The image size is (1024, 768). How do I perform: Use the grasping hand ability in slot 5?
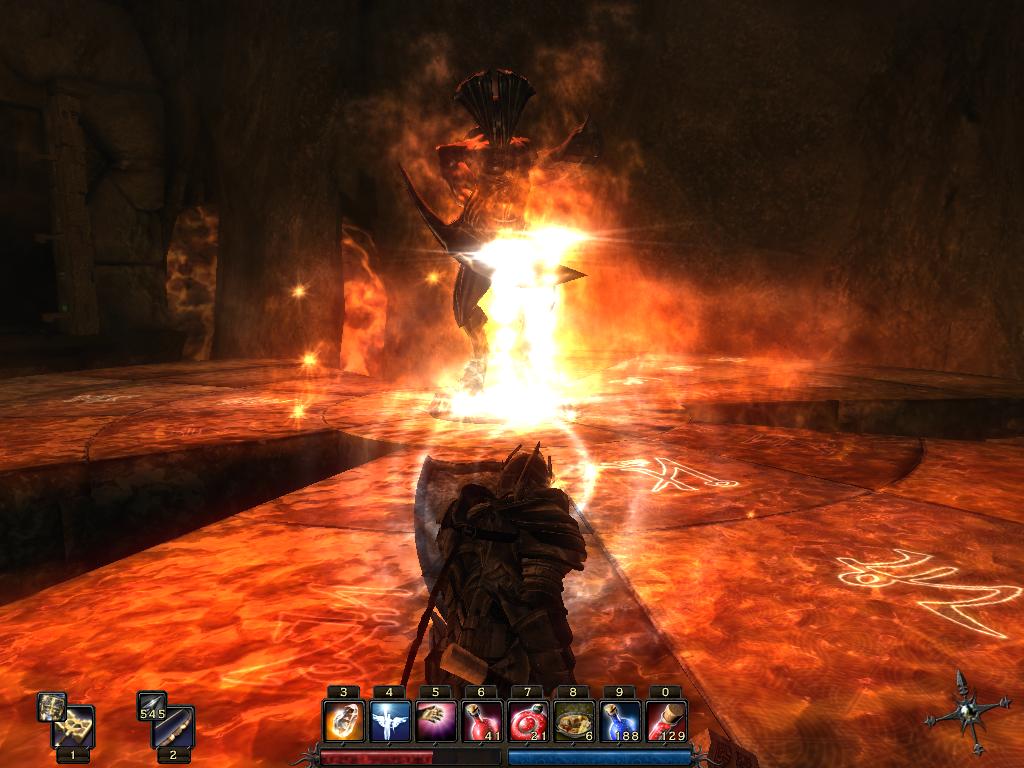tap(435, 721)
